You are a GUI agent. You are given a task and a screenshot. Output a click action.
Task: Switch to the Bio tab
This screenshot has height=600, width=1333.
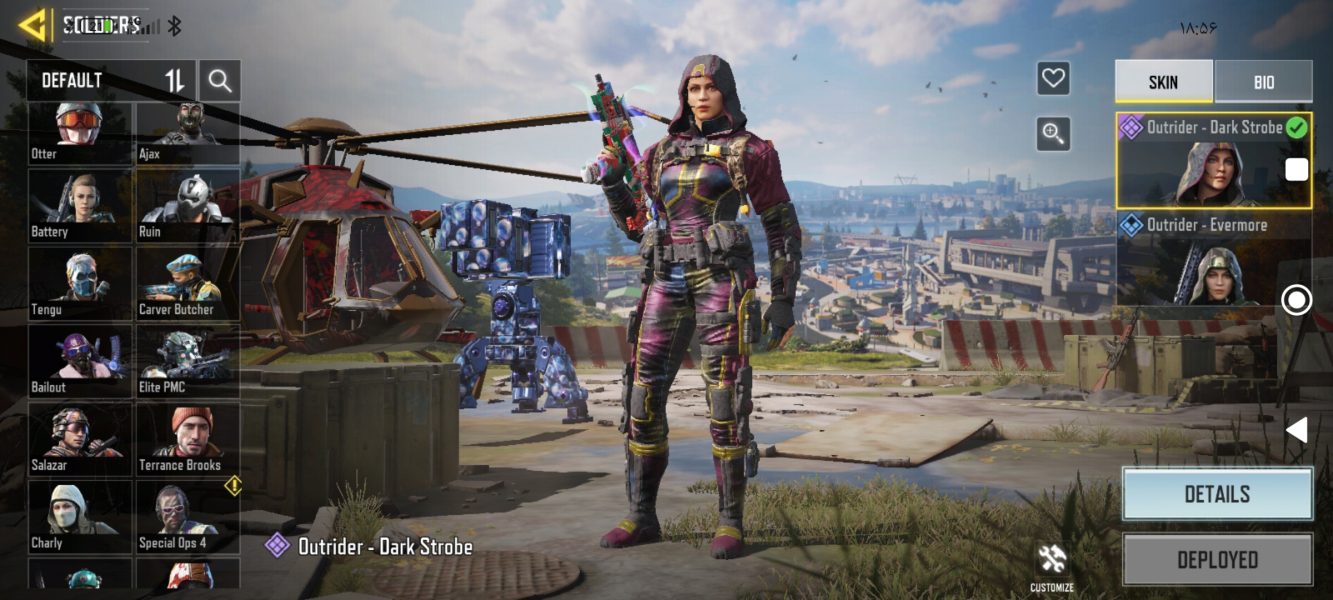coord(1263,82)
